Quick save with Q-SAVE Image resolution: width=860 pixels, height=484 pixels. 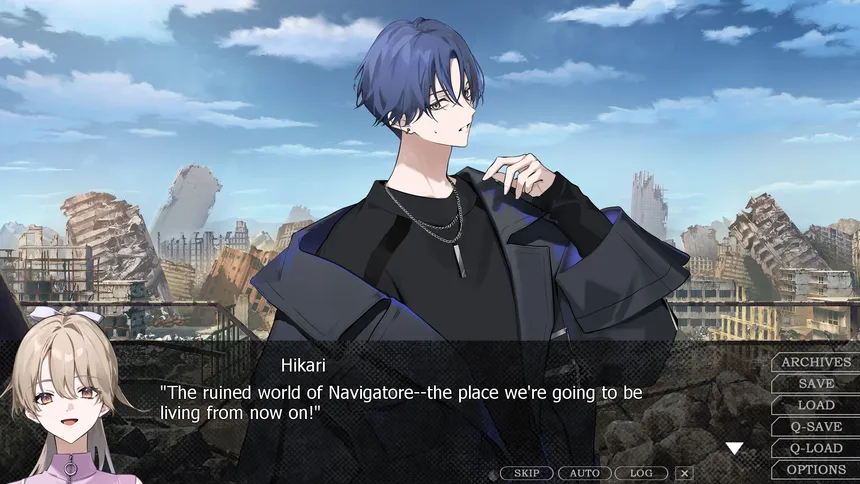pos(815,427)
